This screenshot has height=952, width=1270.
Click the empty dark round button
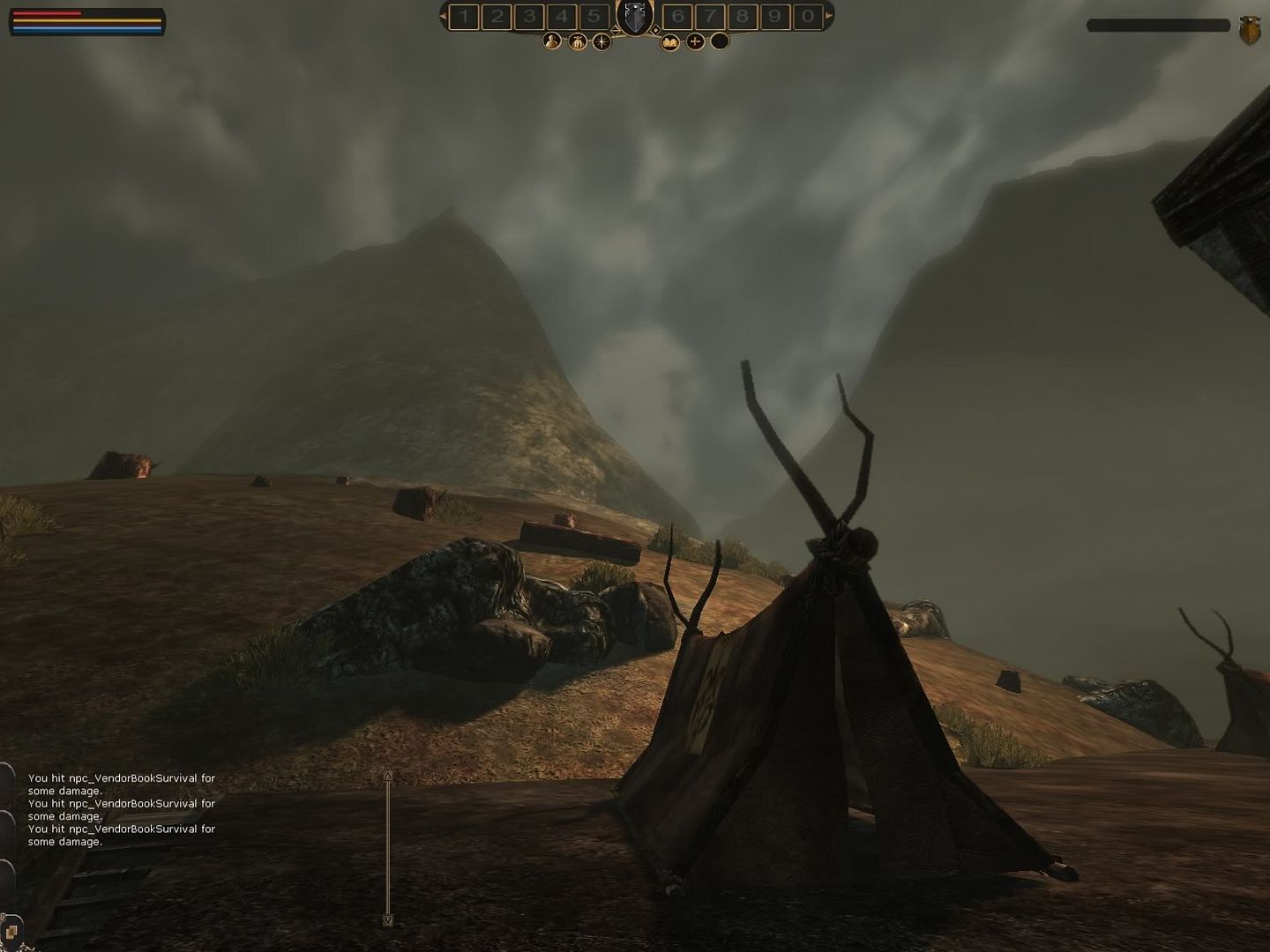point(720,41)
